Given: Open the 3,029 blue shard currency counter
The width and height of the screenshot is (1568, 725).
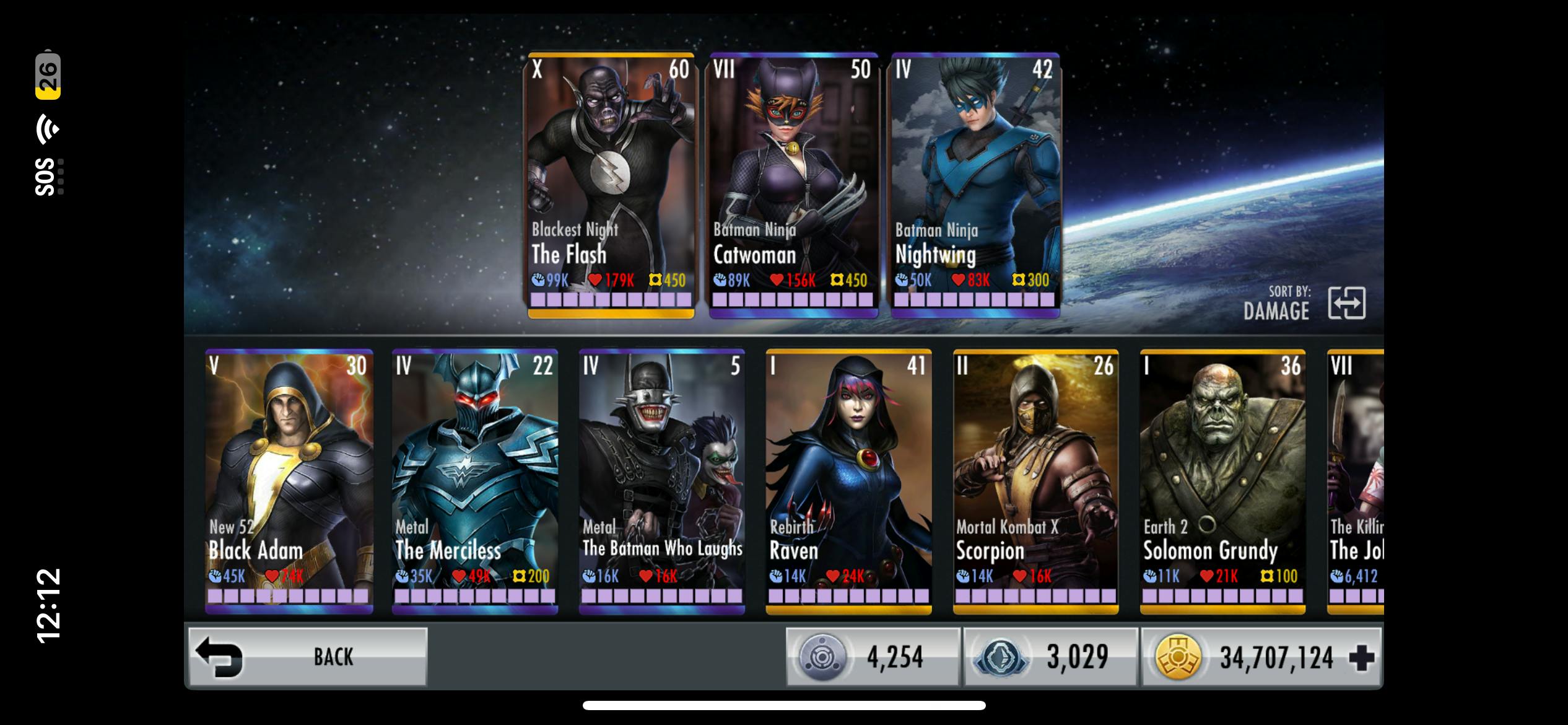Looking at the screenshot, I should [1050, 657].
